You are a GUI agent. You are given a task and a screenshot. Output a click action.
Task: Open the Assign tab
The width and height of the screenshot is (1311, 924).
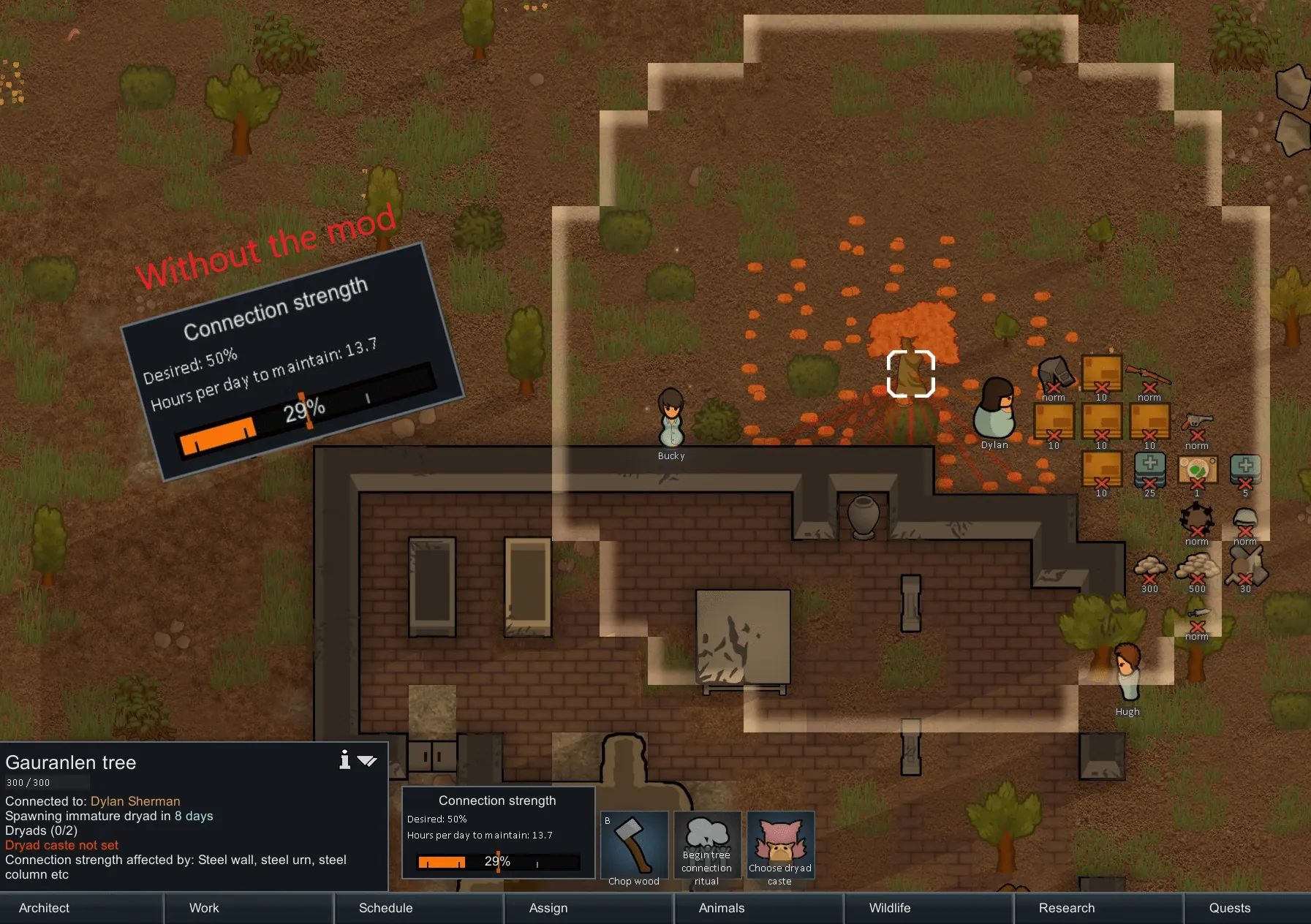[x=548, y=908]
